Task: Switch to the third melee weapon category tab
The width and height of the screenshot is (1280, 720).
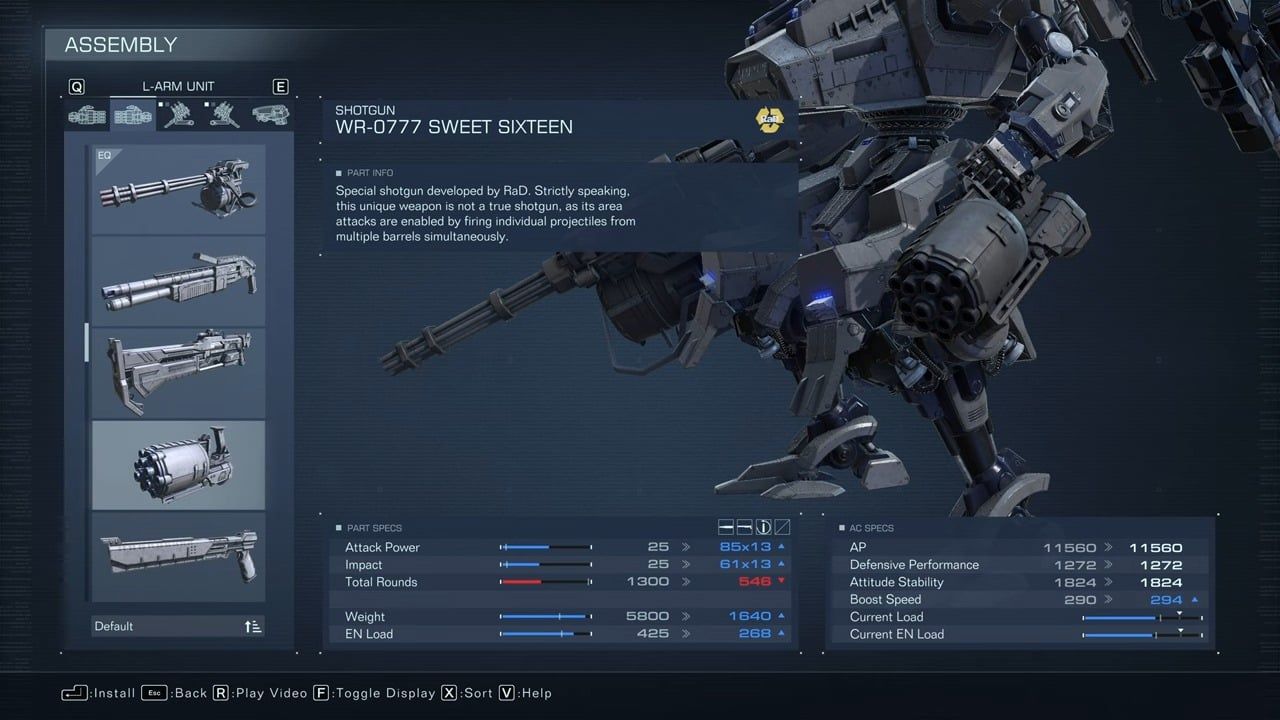Action: (x=178, y=114)
